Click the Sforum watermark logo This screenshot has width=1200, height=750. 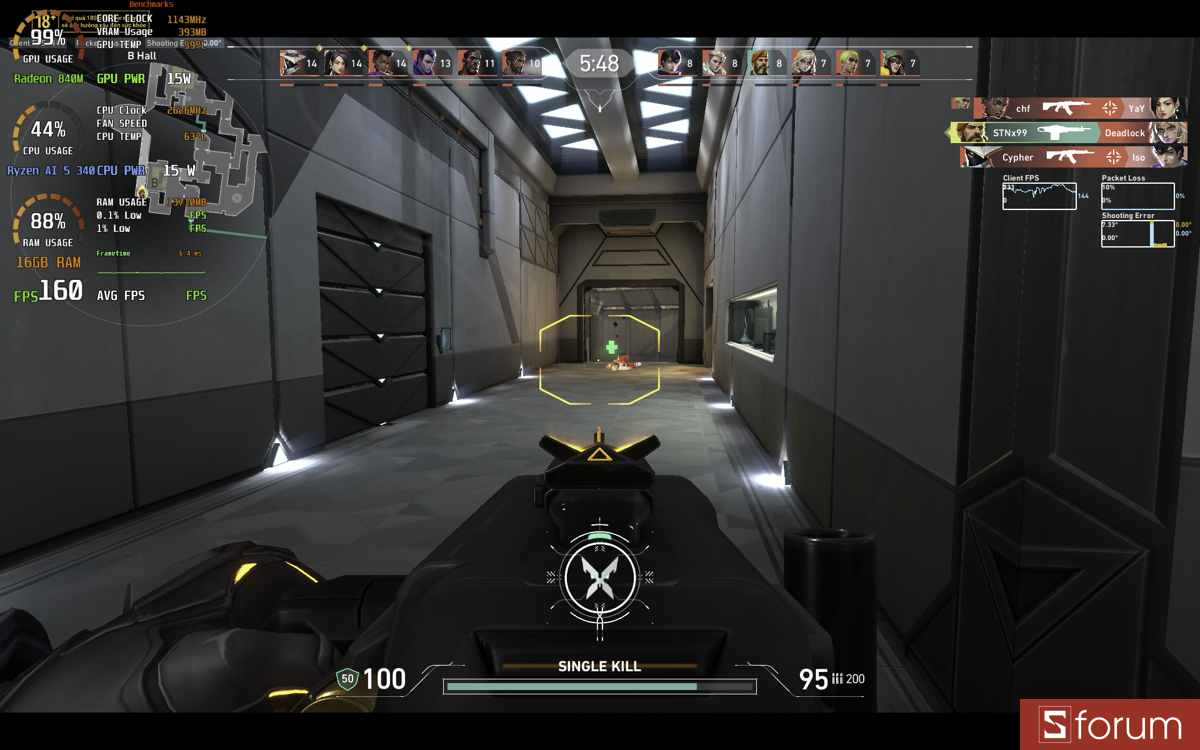(x=1110, y=725)
